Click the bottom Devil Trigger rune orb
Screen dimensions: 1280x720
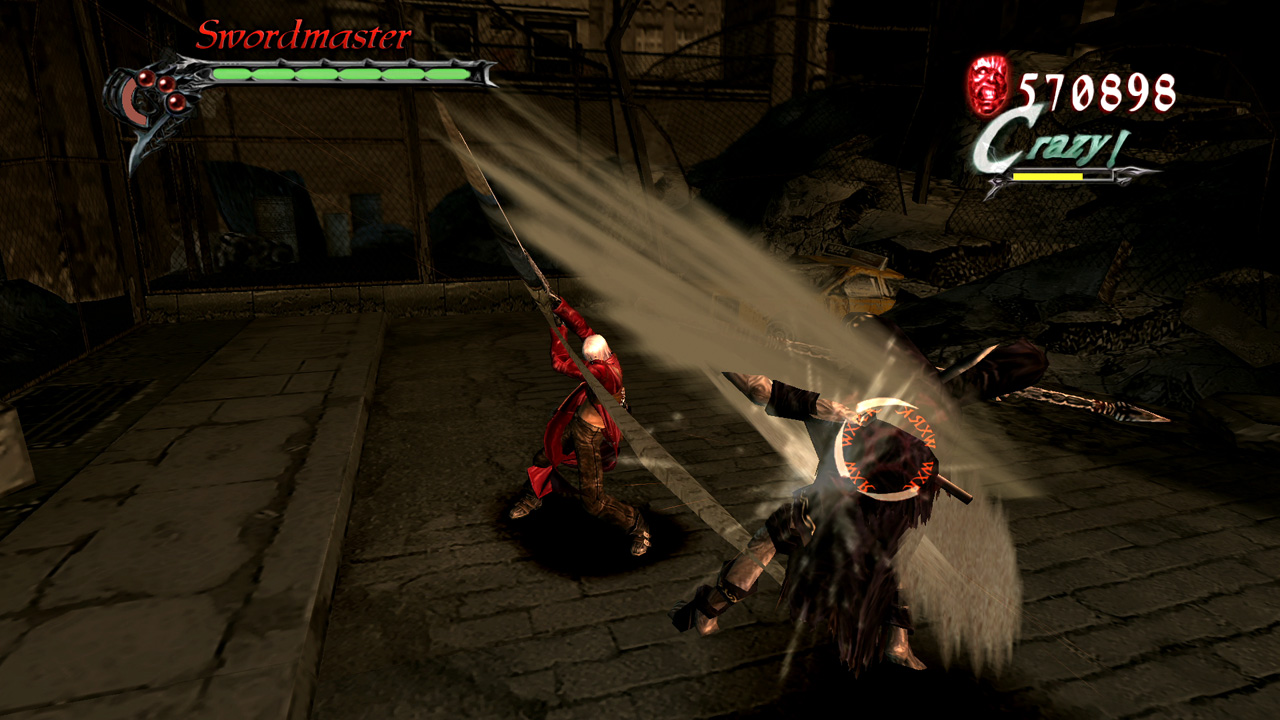(x=176, y=104)
